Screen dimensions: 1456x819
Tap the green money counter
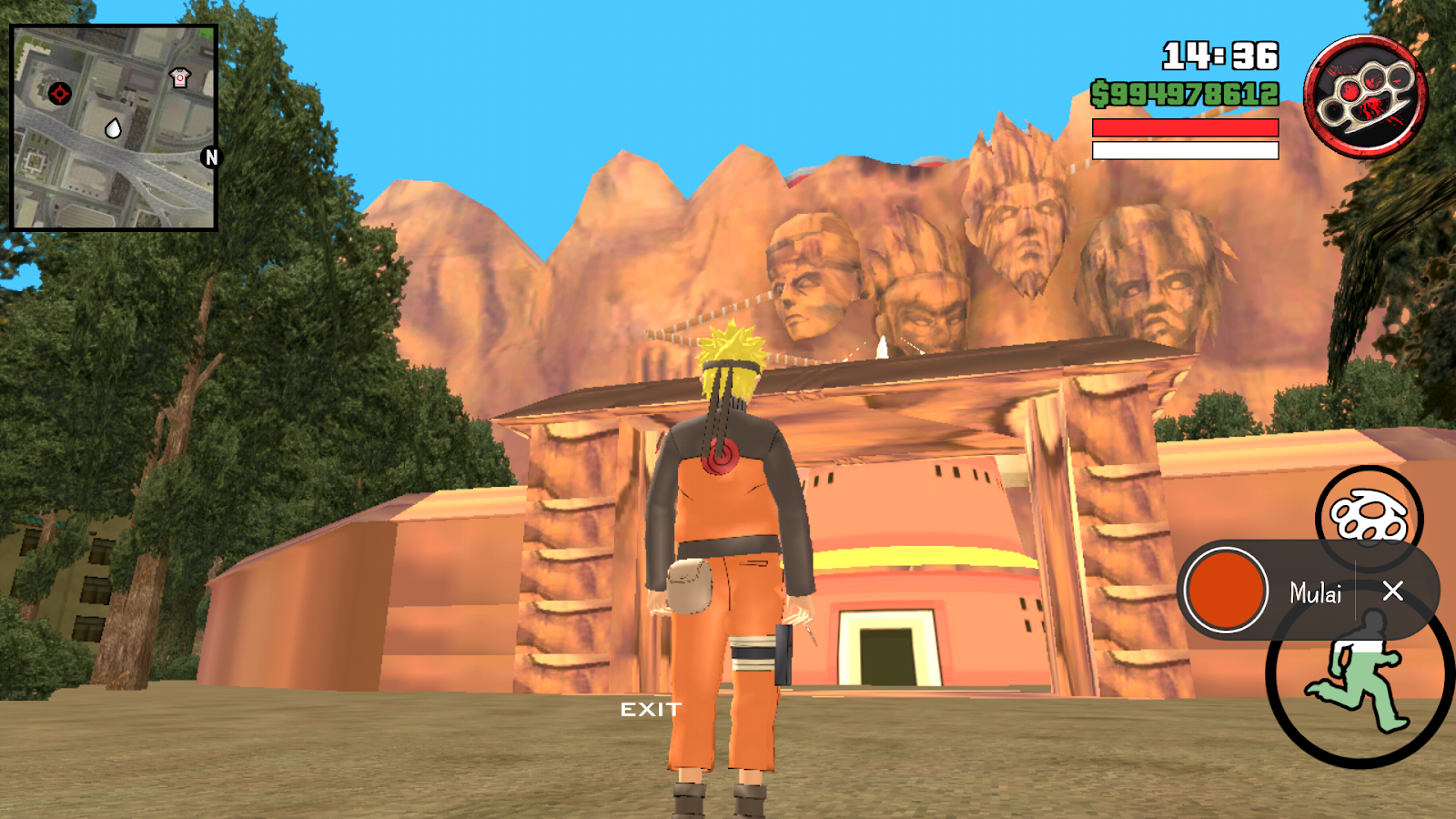point(1185,91)
